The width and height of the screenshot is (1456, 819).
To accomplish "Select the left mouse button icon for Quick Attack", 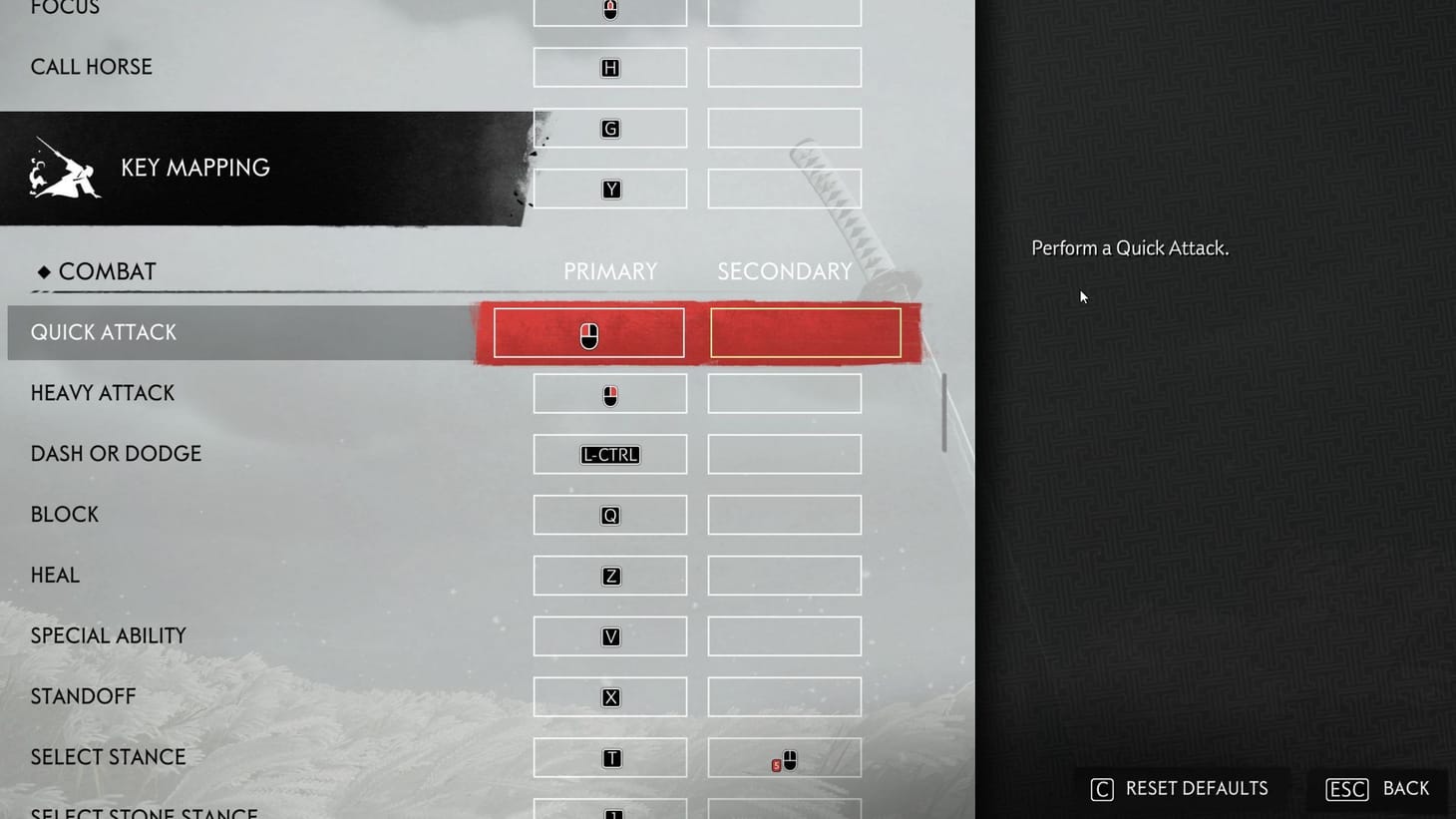I will pos(588,332).
